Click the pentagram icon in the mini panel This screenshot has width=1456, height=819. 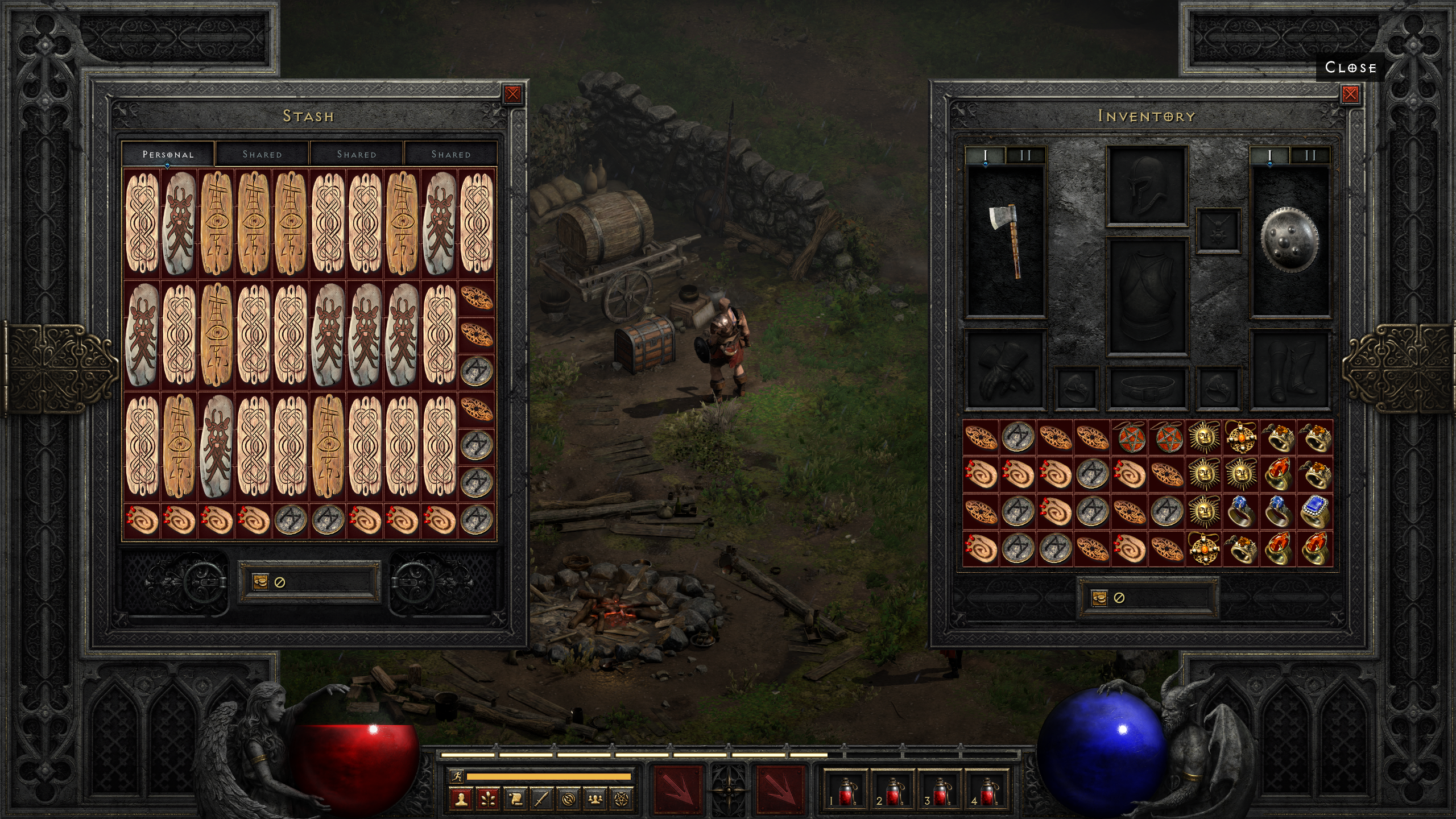point(622,800)
